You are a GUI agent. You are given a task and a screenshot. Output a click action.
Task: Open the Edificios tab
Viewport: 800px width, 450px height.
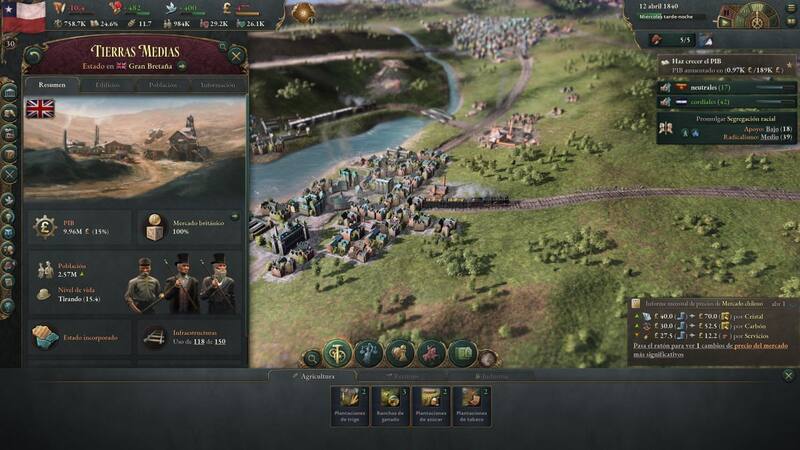pyautogui.click(x=107, y=86)
